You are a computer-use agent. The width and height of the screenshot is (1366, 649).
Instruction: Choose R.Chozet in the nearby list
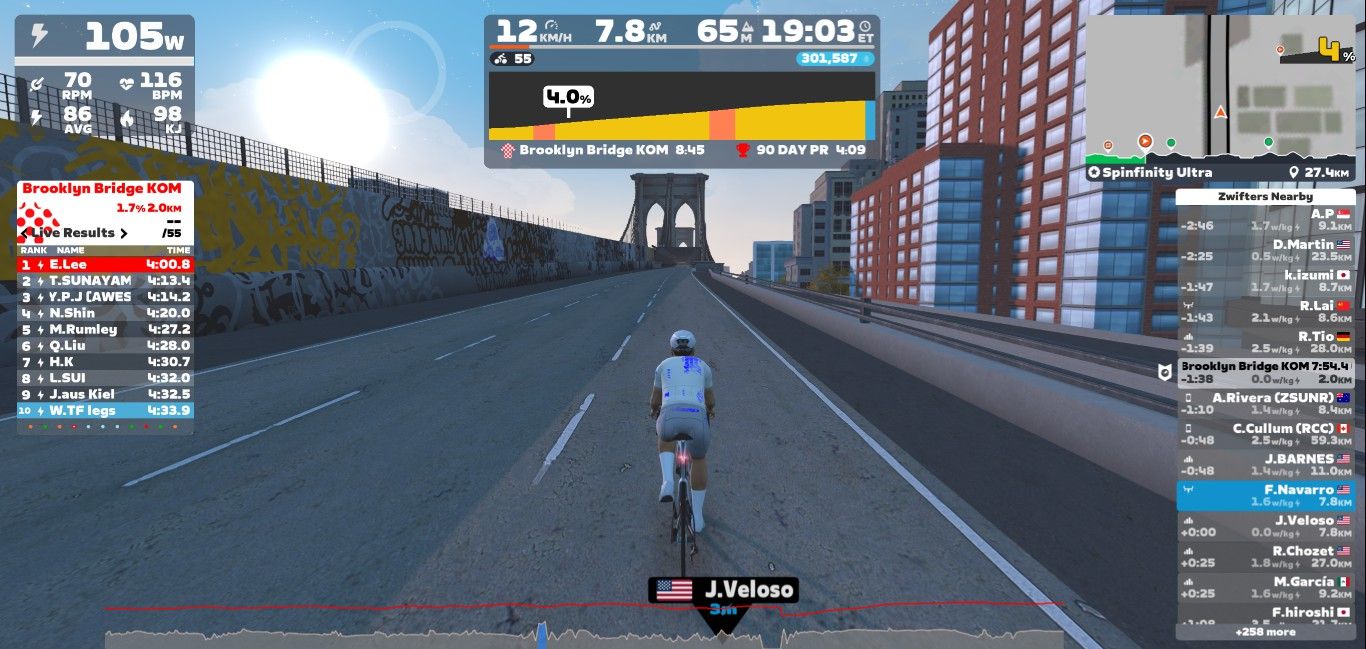pyautogui.click(x=1266, y=557)
